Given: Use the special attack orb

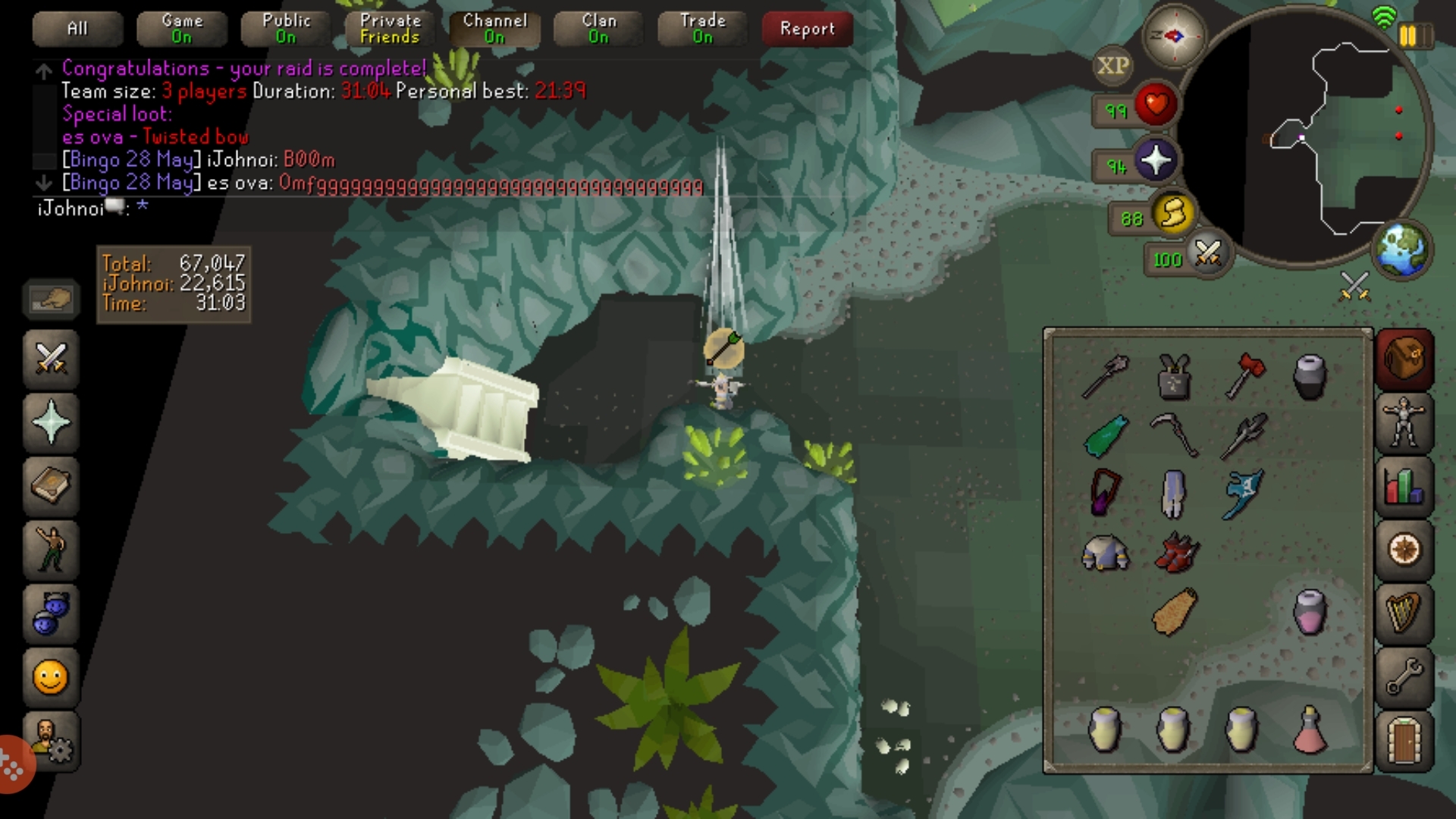Looking at the screenshot, I should tap(1207, 254).
